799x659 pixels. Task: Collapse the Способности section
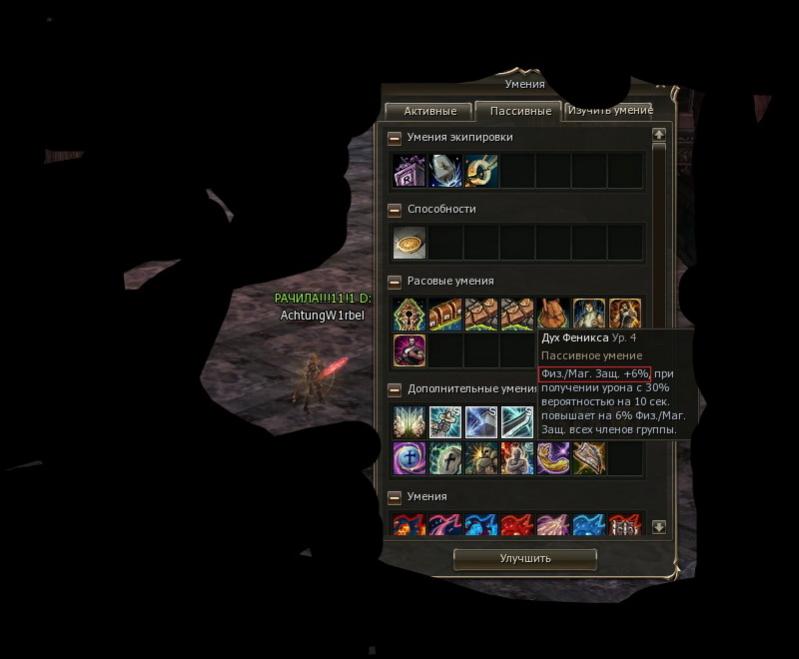click(x=395, y=210)
